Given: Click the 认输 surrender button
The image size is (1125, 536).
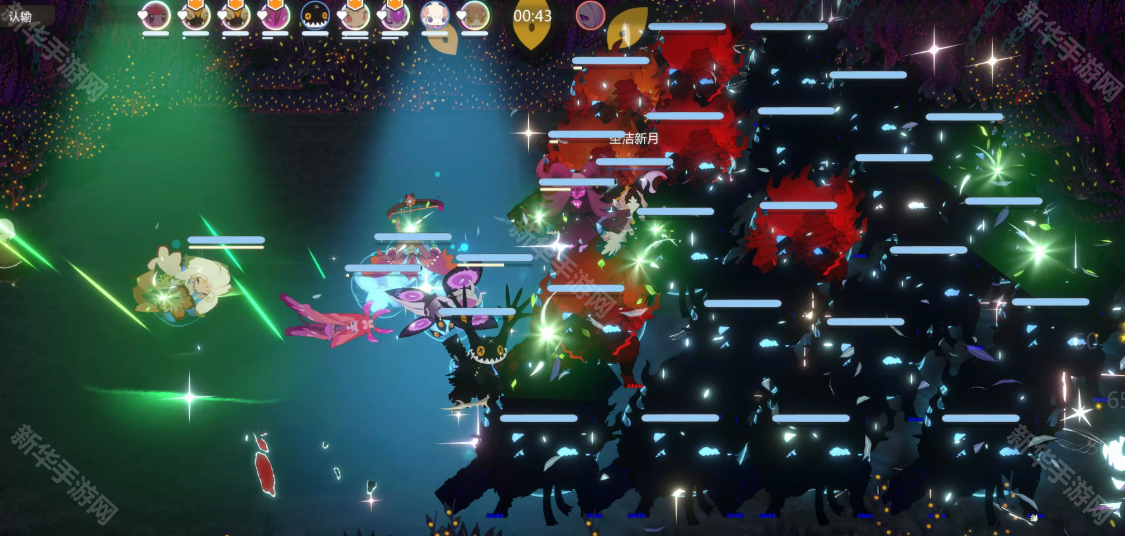Looking at the screenshot, I should click(x=22, y=16).
